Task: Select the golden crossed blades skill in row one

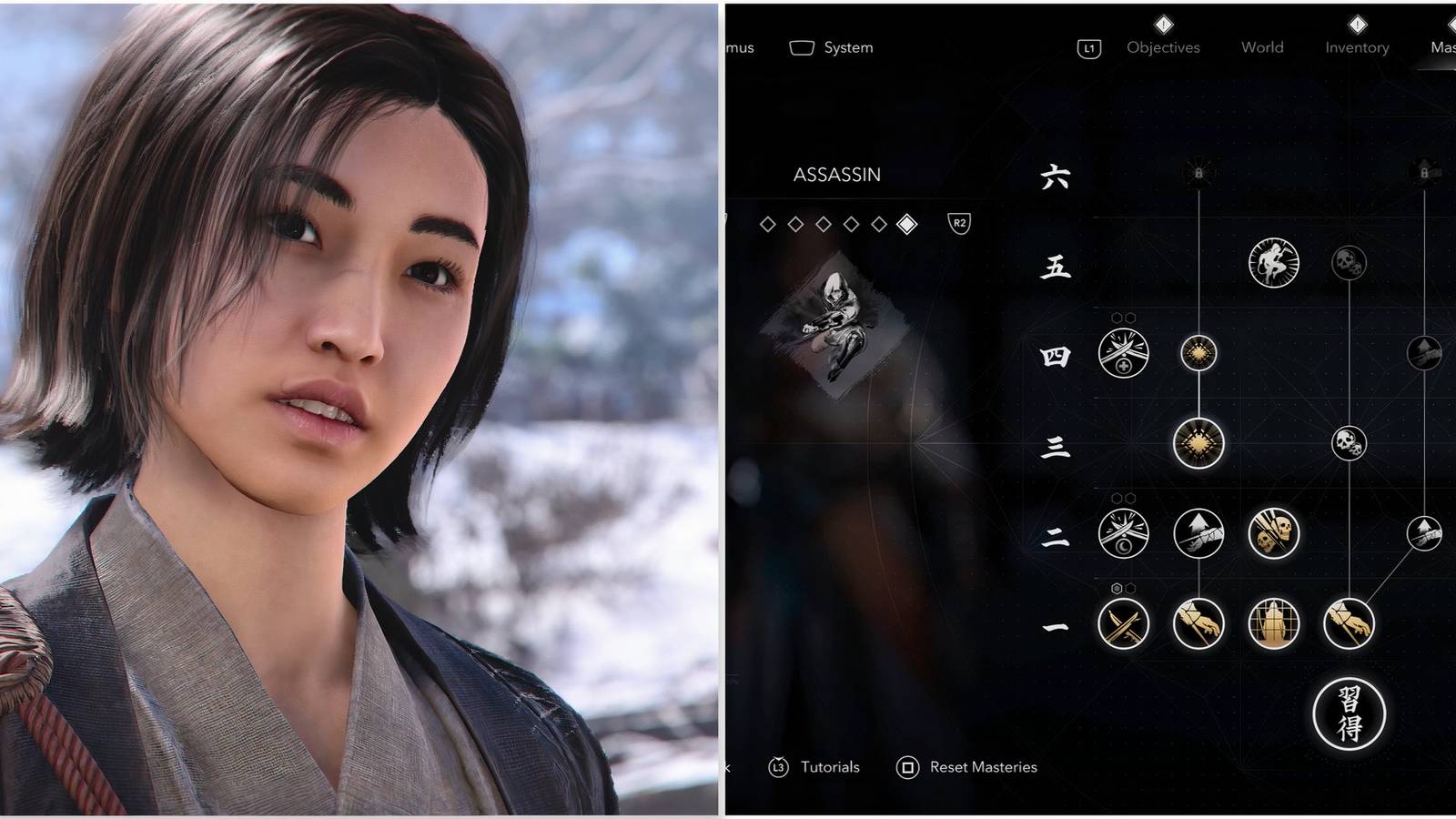Action: tap(1123, 622)
